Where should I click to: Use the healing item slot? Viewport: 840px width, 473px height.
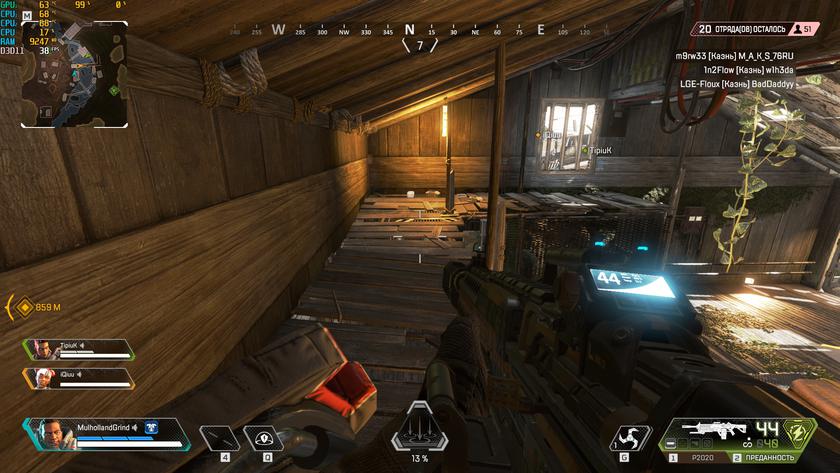click(219, 438)
